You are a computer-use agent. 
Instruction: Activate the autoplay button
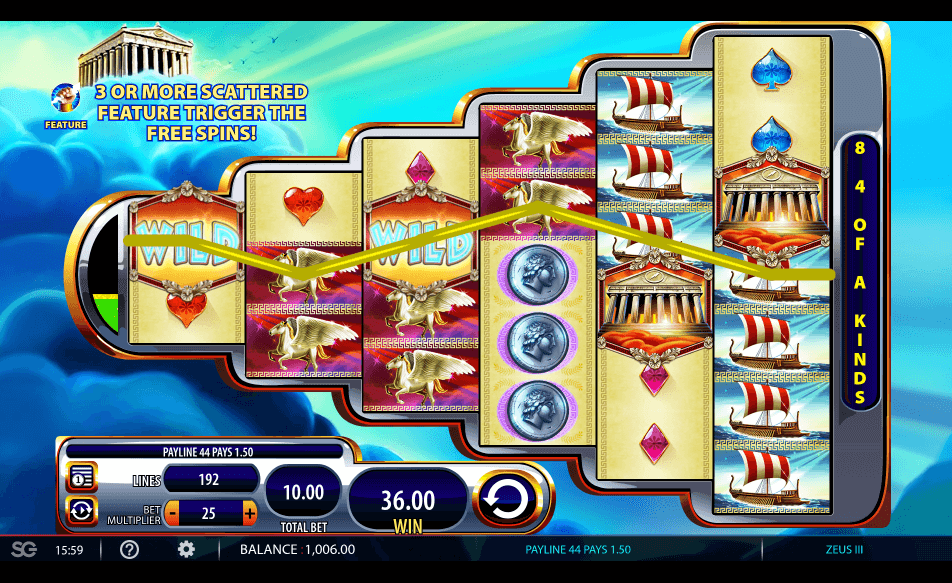[81, 511]
